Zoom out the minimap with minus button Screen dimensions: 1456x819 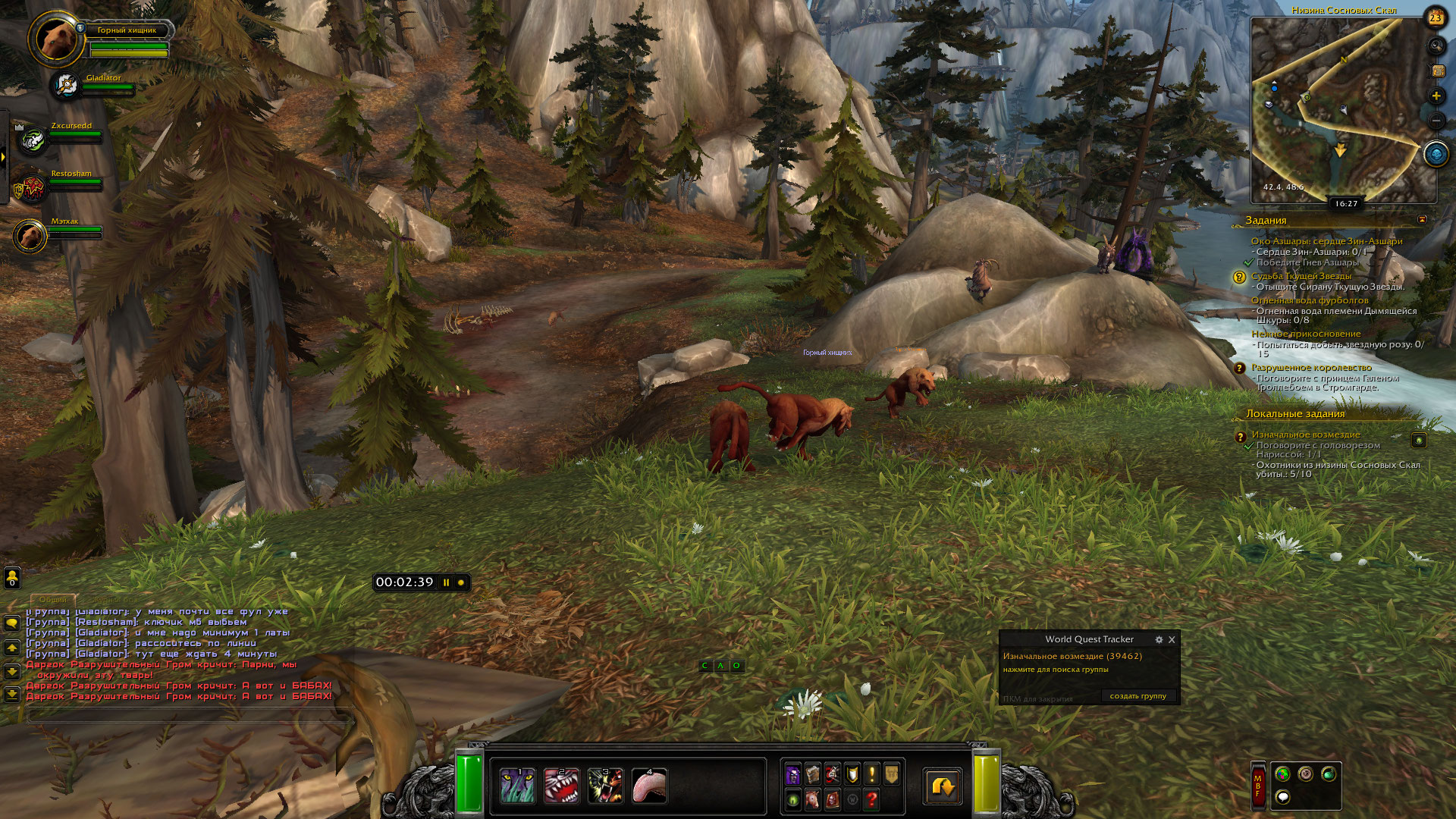click(1436, 121)
